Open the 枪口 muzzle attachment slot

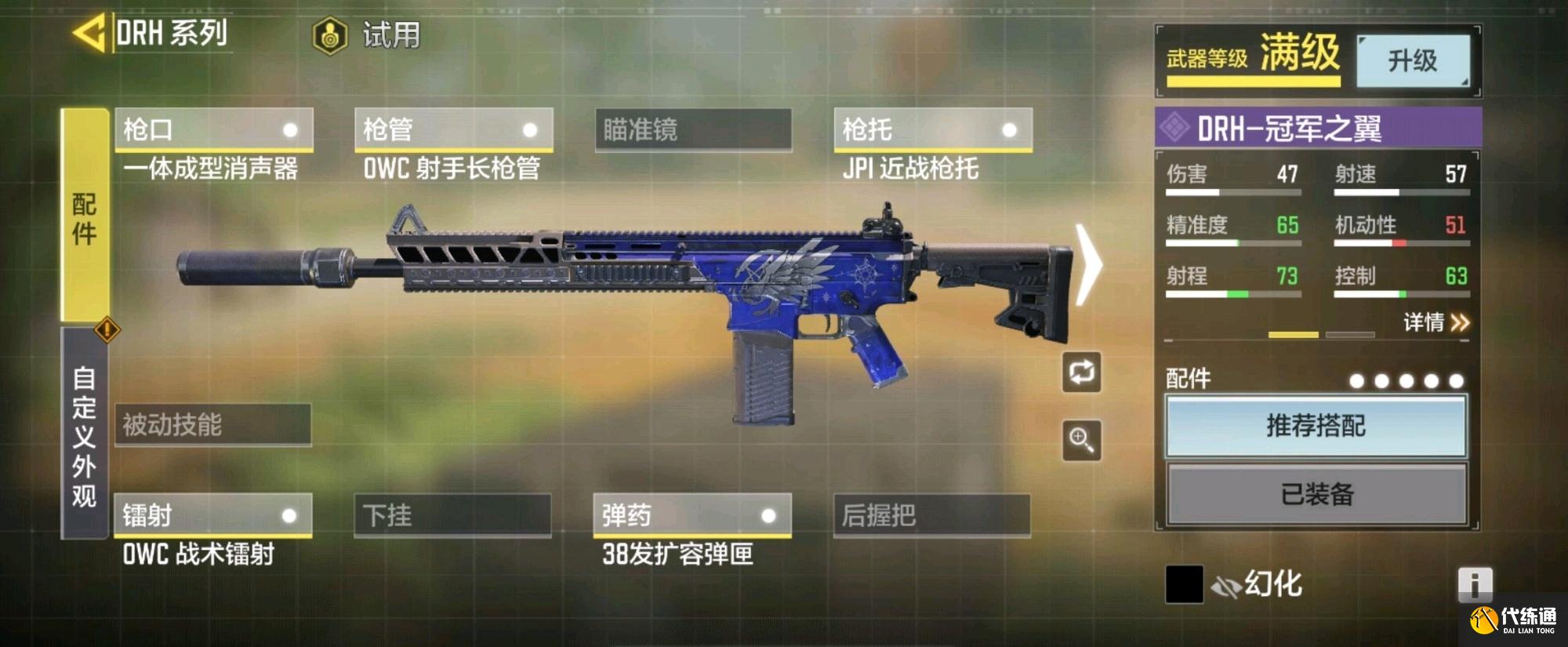pos(213,129)
